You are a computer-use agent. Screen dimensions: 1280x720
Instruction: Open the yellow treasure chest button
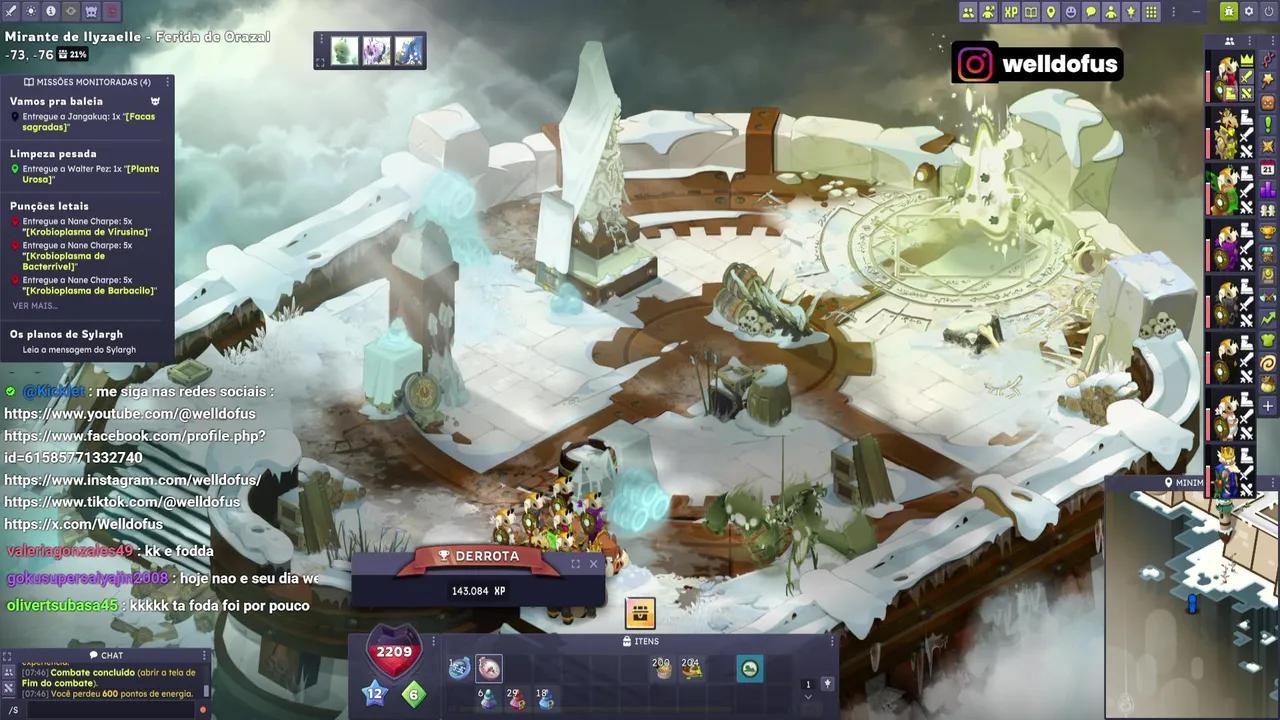pyautogui.click(x=640, y=612)
